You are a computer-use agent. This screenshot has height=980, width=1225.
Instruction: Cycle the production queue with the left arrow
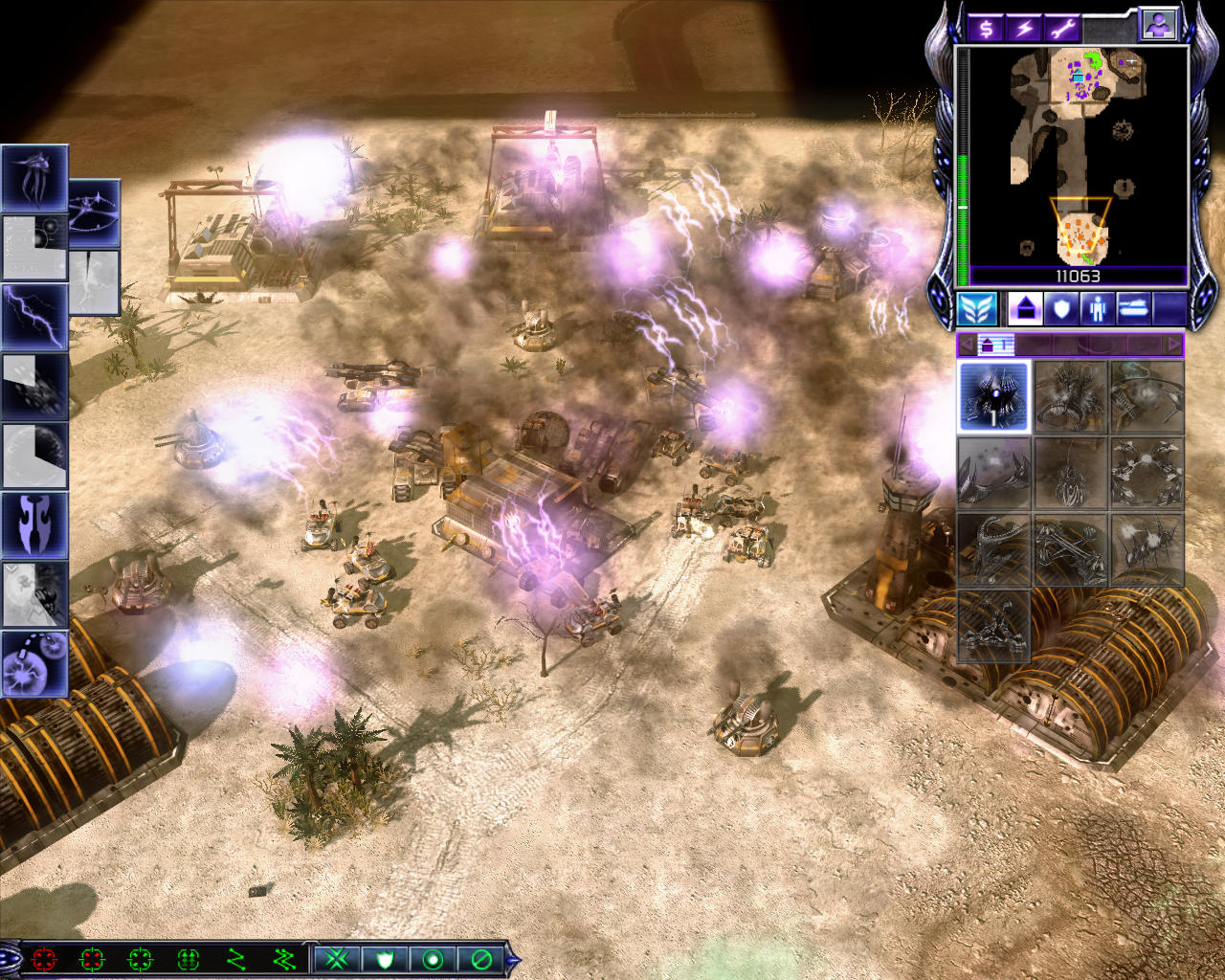967,344
